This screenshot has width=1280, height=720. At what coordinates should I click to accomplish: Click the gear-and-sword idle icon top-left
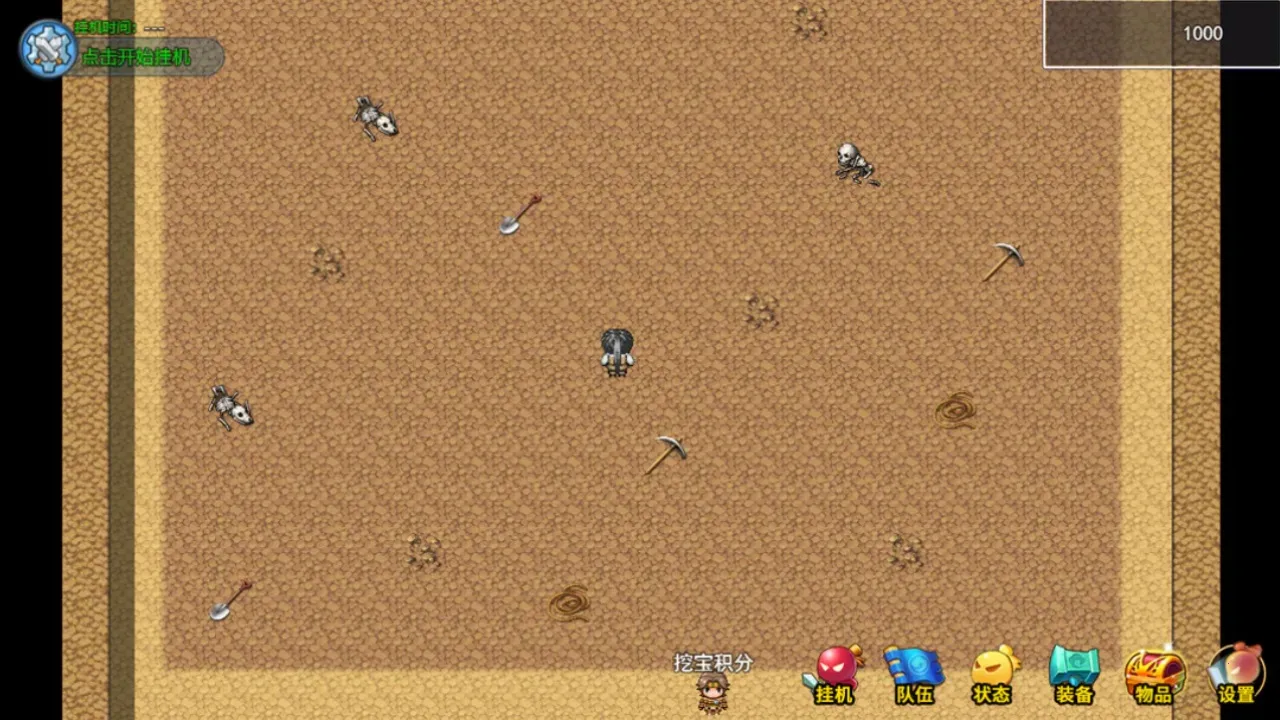coord(47,47)
